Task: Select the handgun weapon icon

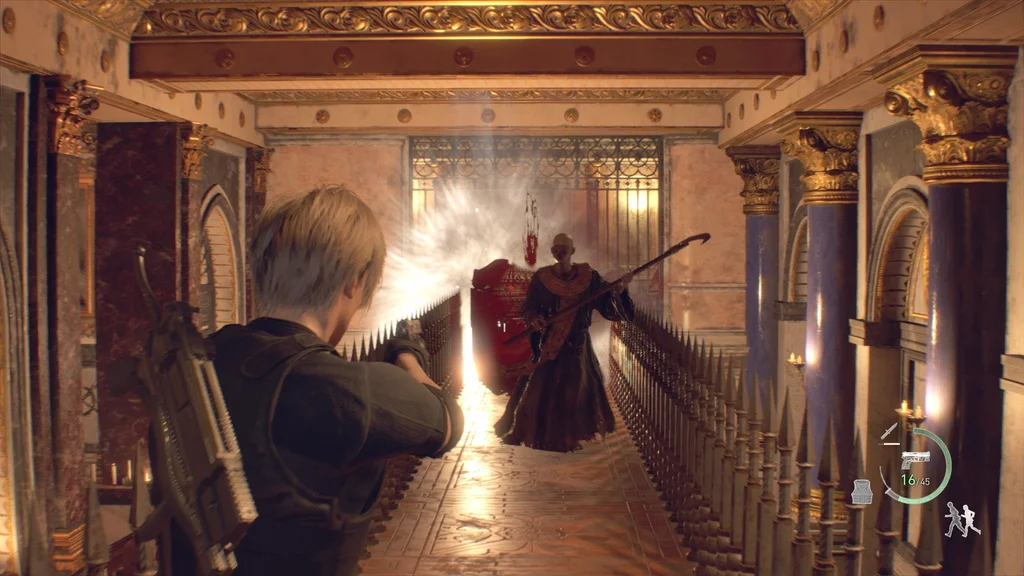Action: 915,458
